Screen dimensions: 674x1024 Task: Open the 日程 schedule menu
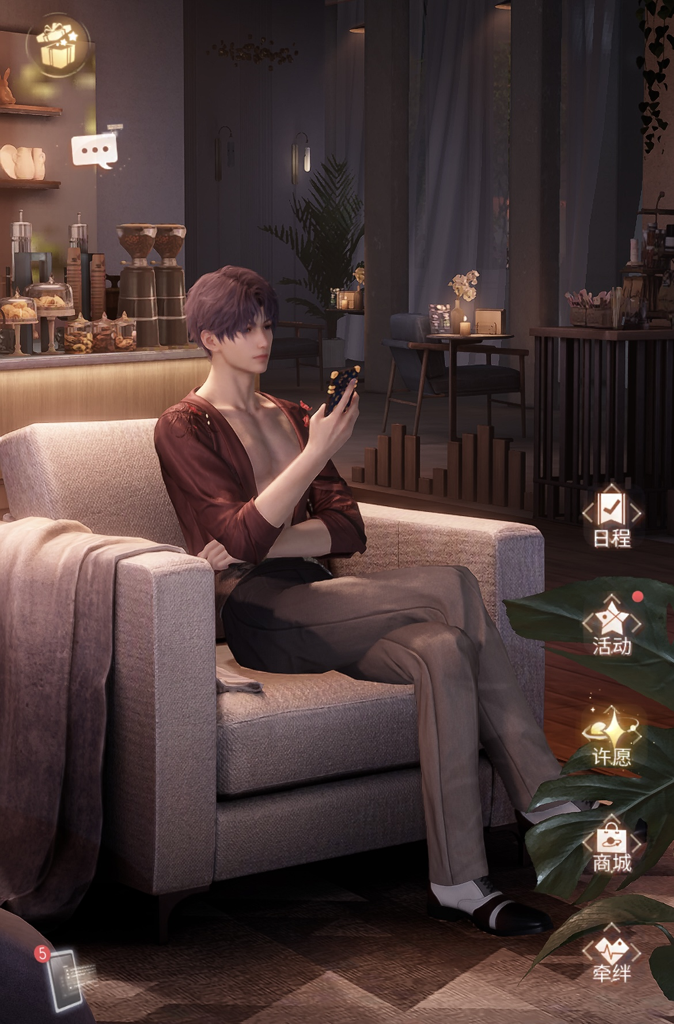click(x=612, y=518)
